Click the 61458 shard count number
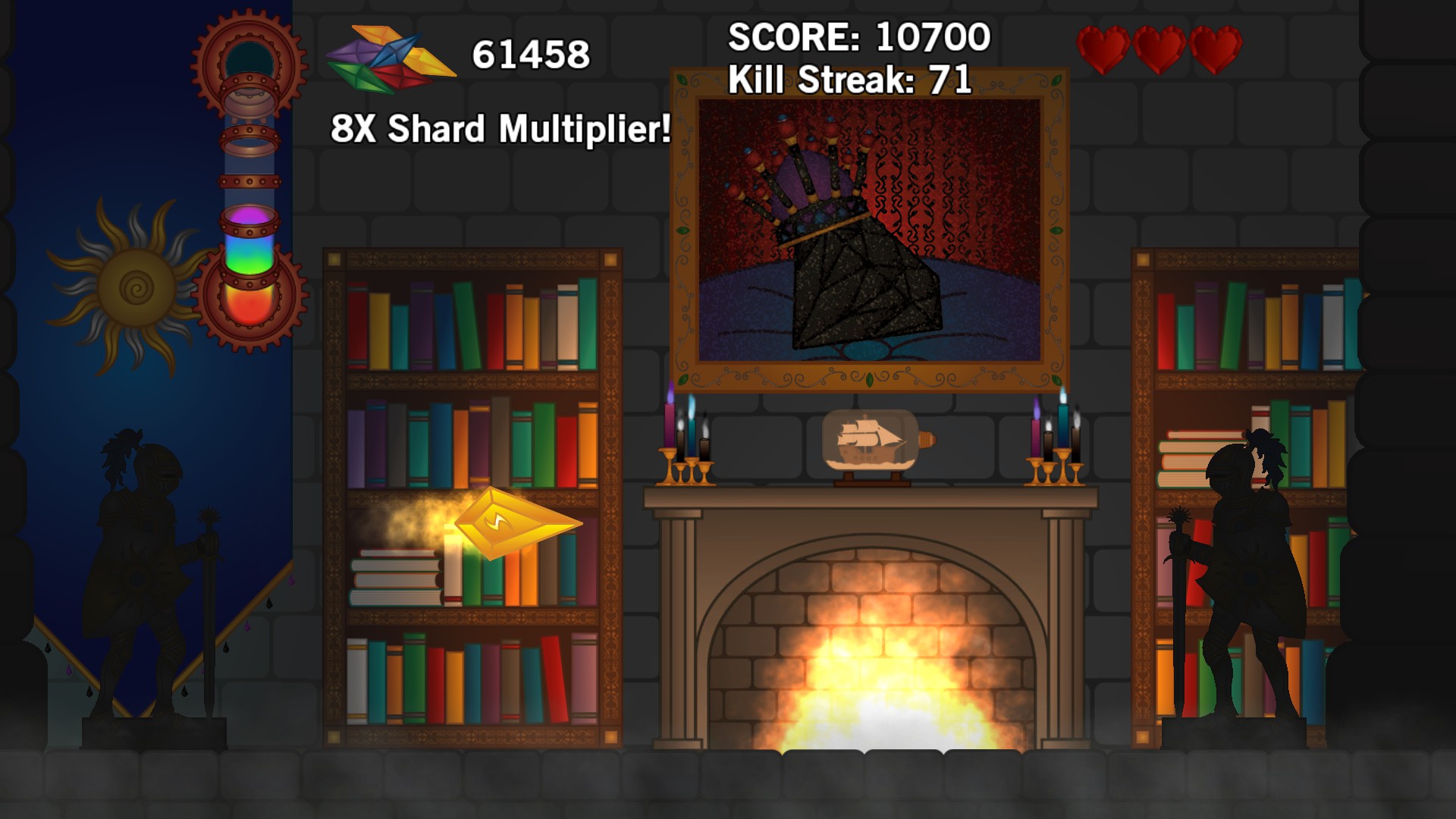 [531, 53]
